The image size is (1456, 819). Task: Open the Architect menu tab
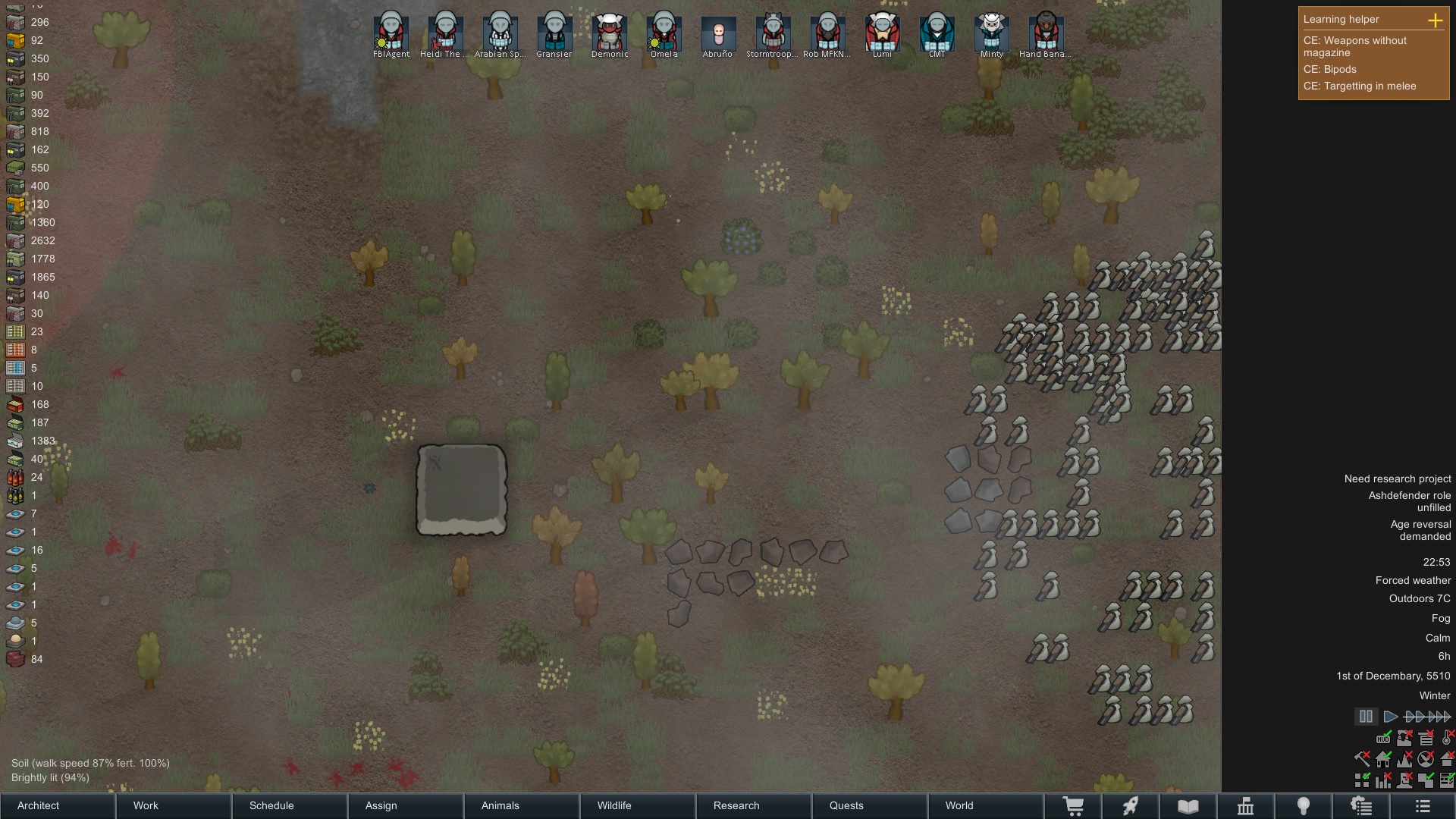click(38, 805)
